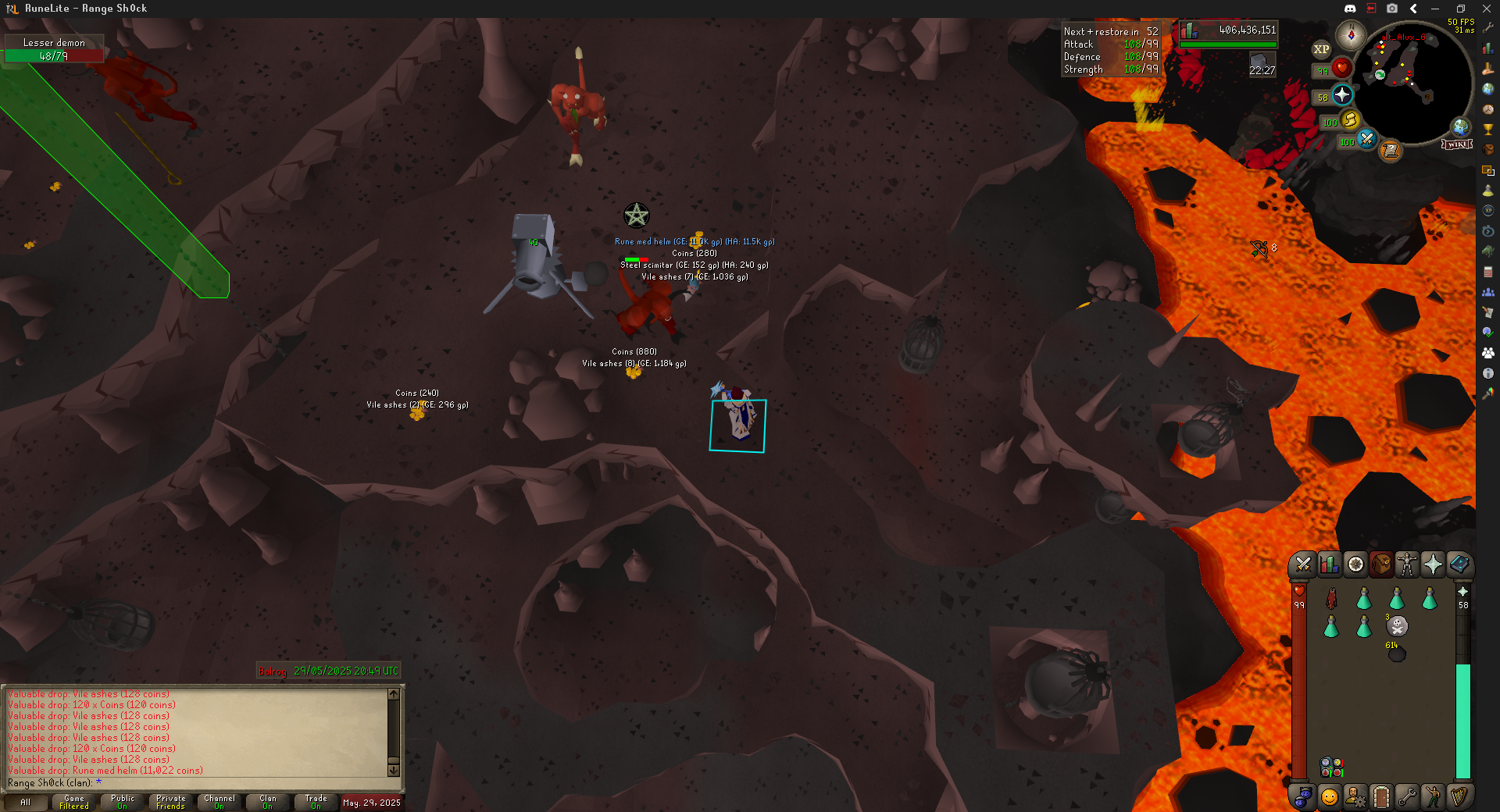Screen dimensions: 1500x812
Task: Toggle run with the boot orb
Action: pyautogui.click(x=1350, y=119)
